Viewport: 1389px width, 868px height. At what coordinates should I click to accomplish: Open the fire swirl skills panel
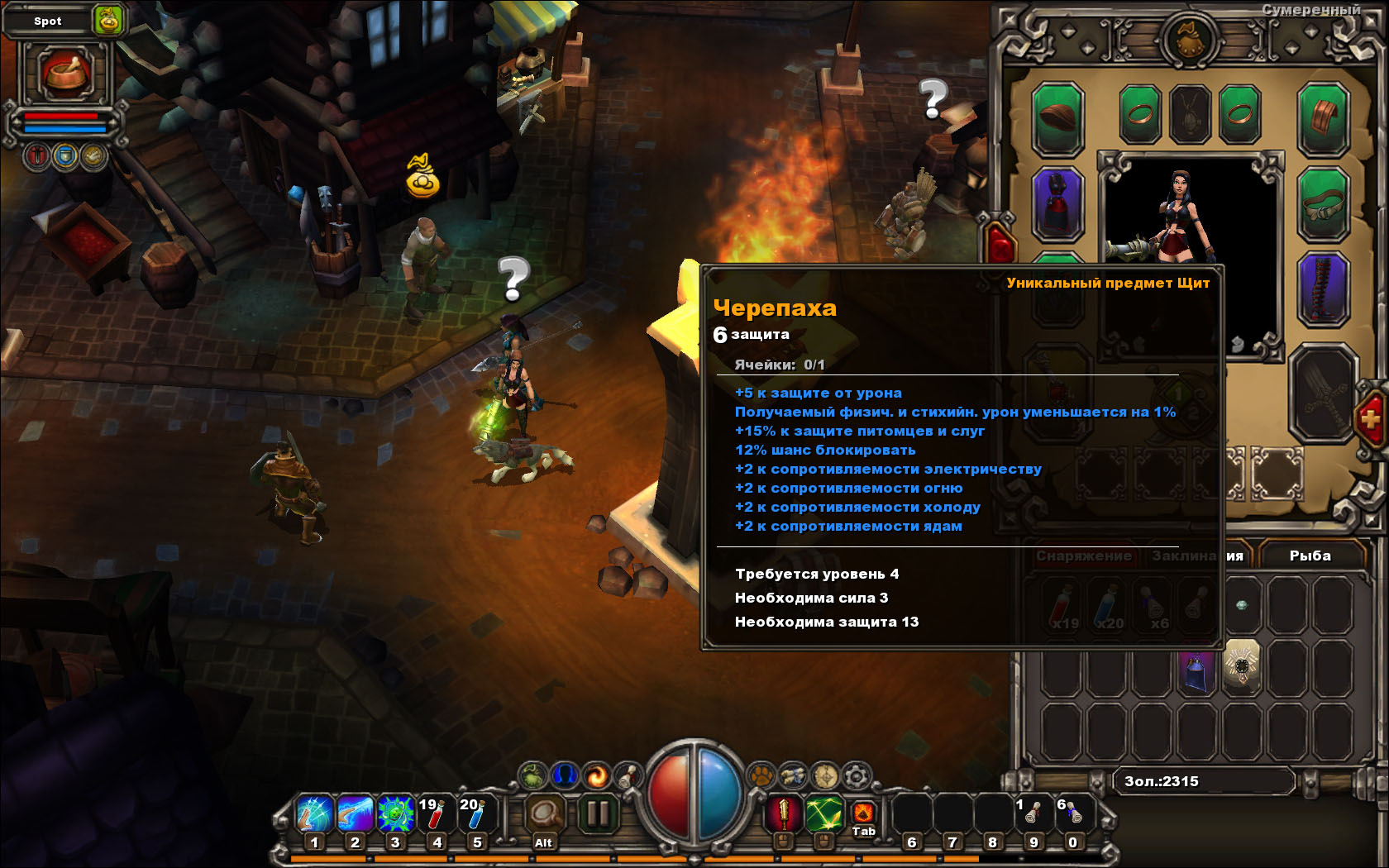point(596,775)
